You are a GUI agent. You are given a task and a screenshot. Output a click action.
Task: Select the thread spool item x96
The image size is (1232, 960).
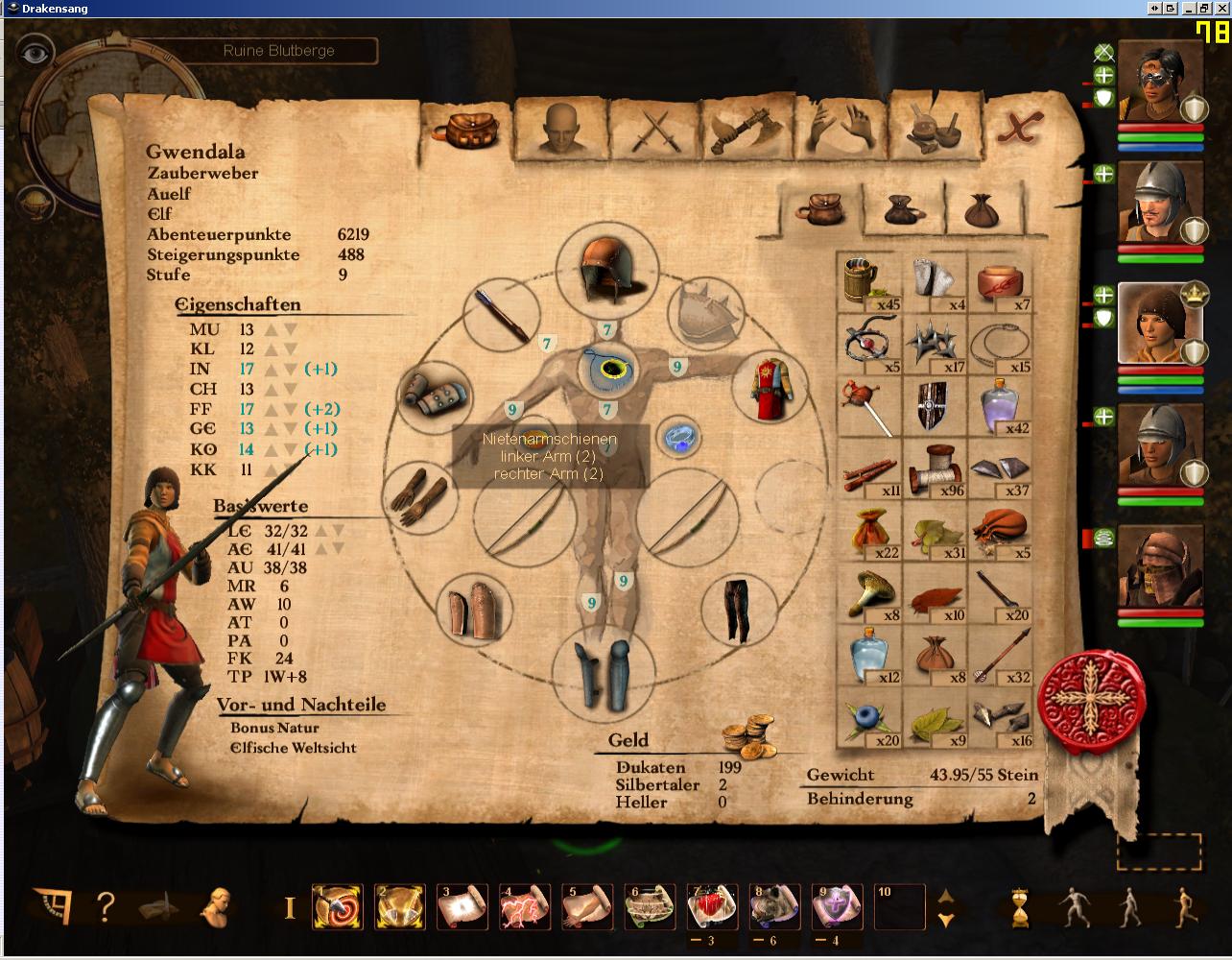935,469
